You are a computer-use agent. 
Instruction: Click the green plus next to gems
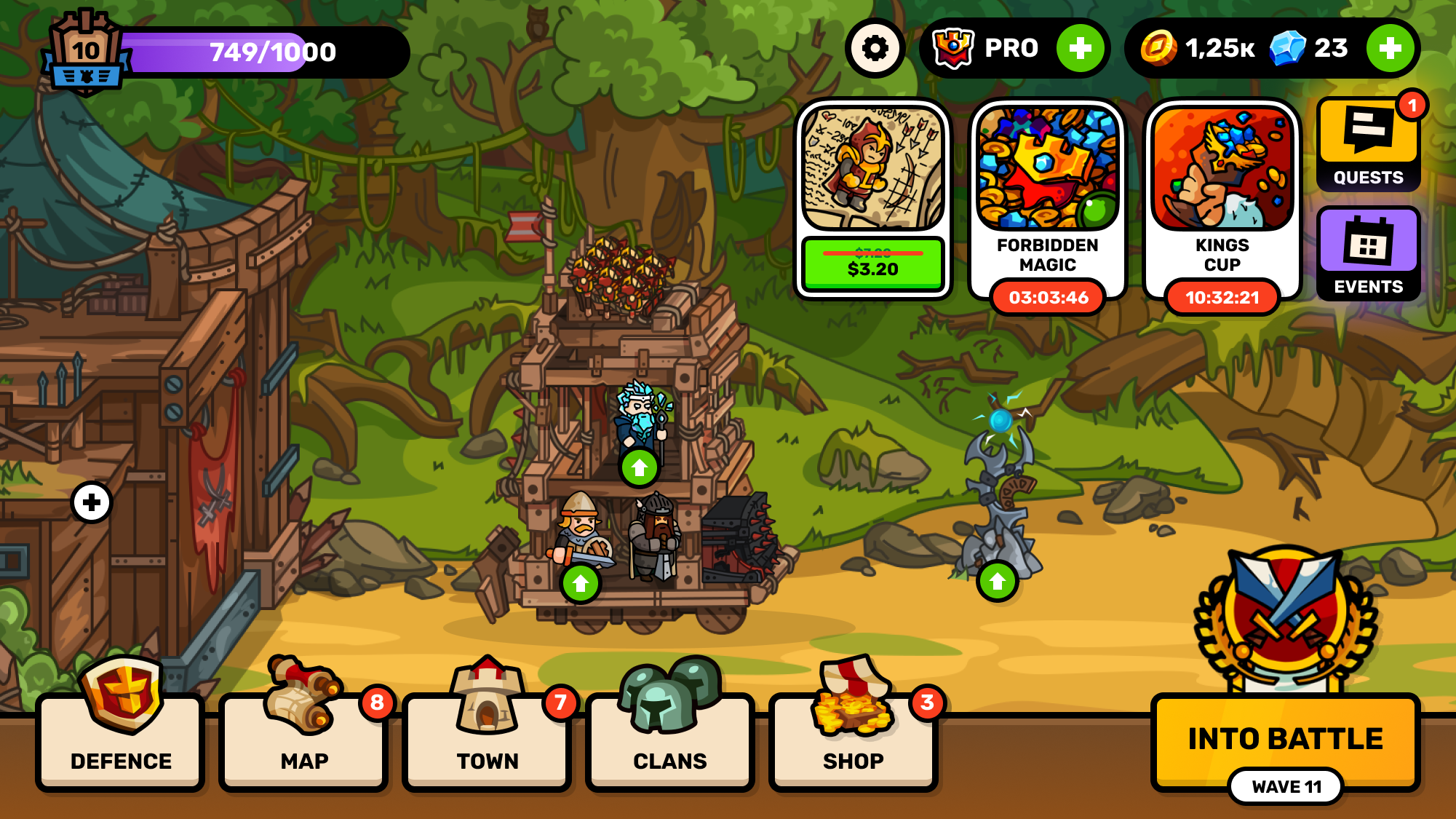click(x=1392, y=47)
